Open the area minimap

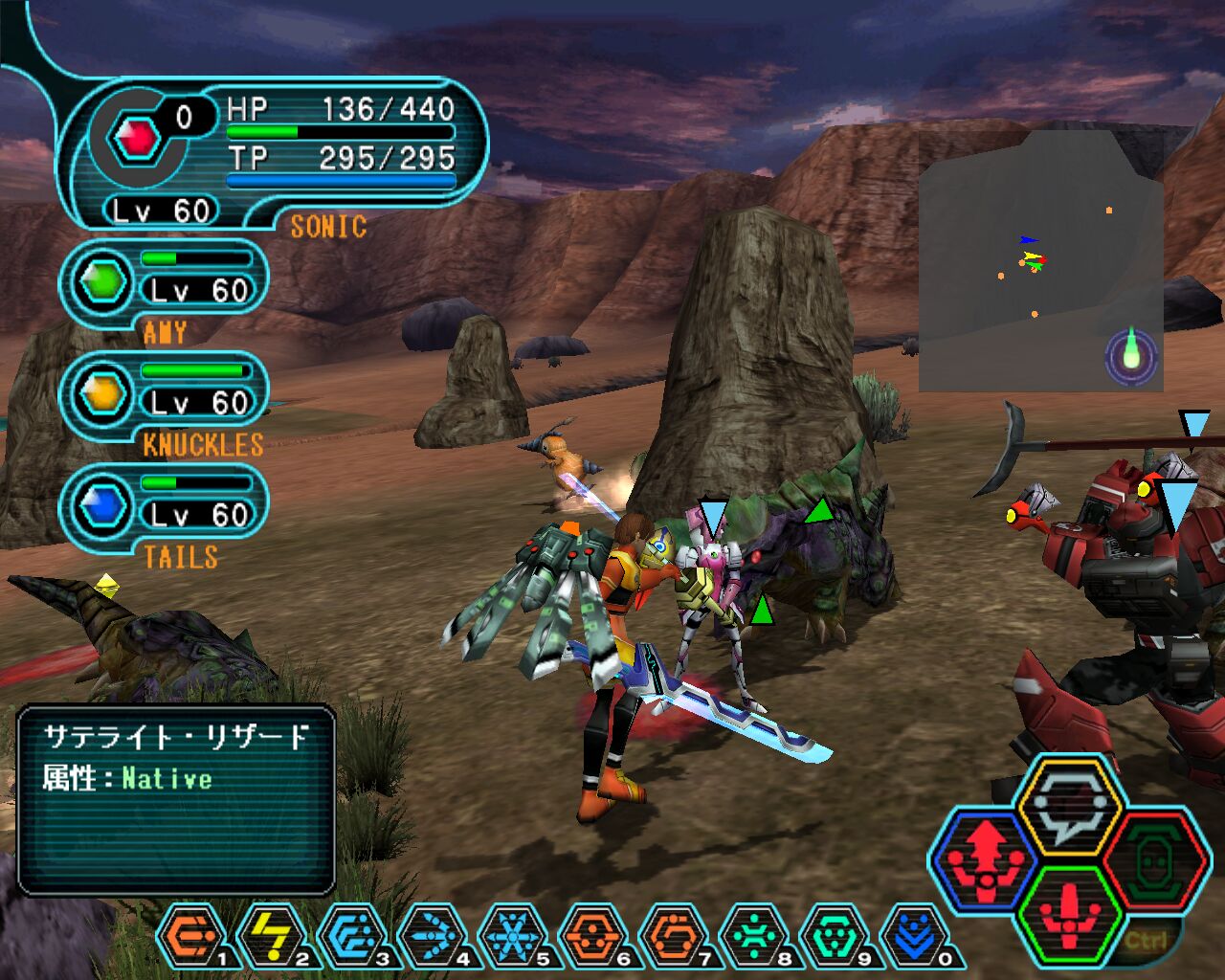tap(1039, 260)
